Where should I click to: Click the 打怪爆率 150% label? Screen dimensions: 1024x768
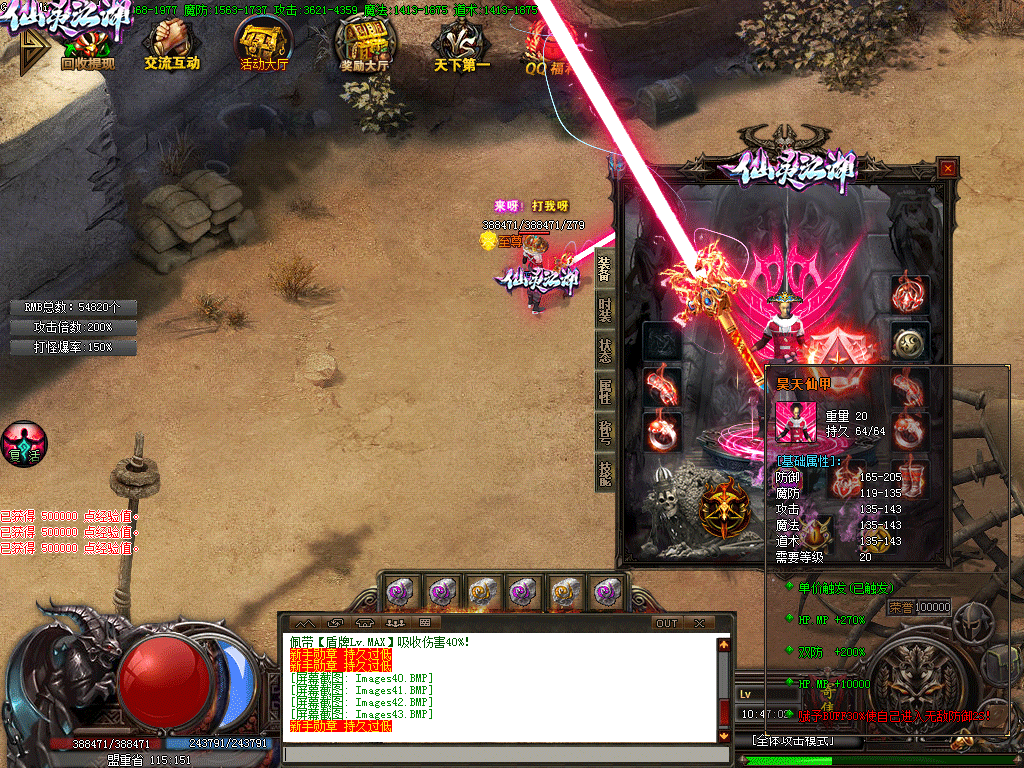click(x=73, y=347)
